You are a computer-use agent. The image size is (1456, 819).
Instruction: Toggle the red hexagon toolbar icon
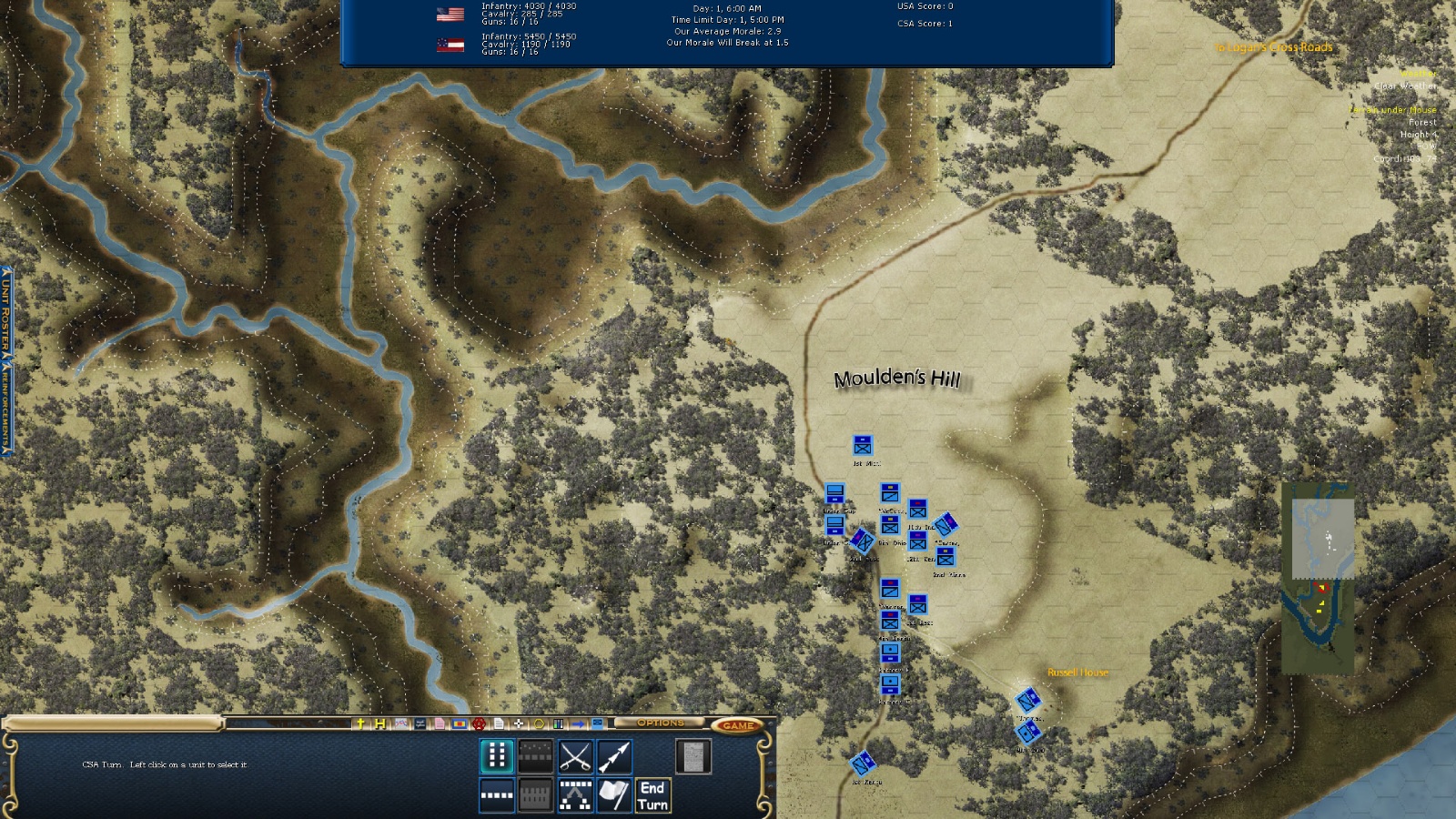pyautogui.click(x=479, y=724)
